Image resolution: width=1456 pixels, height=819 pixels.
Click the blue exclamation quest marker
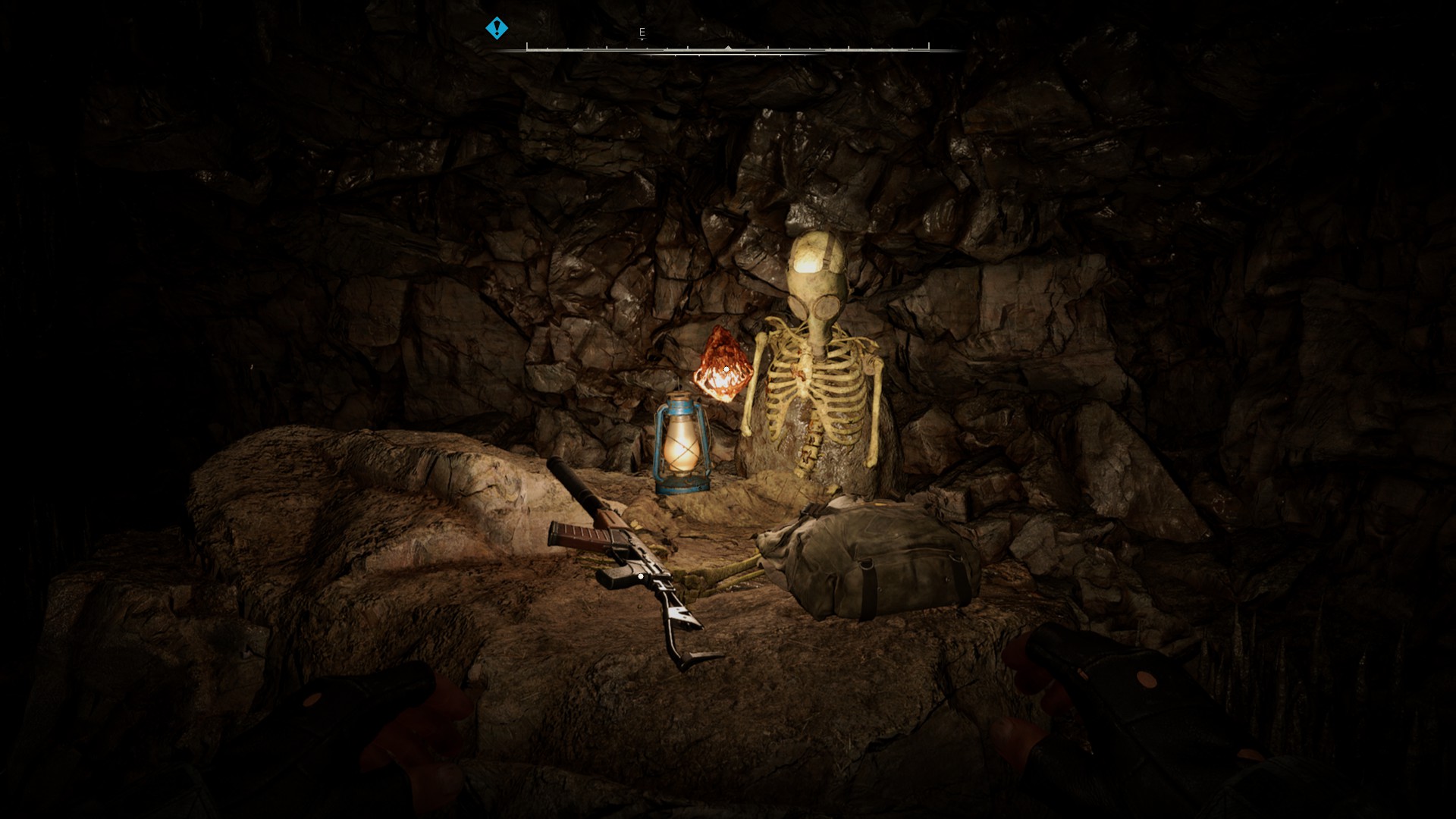point(497,29)
